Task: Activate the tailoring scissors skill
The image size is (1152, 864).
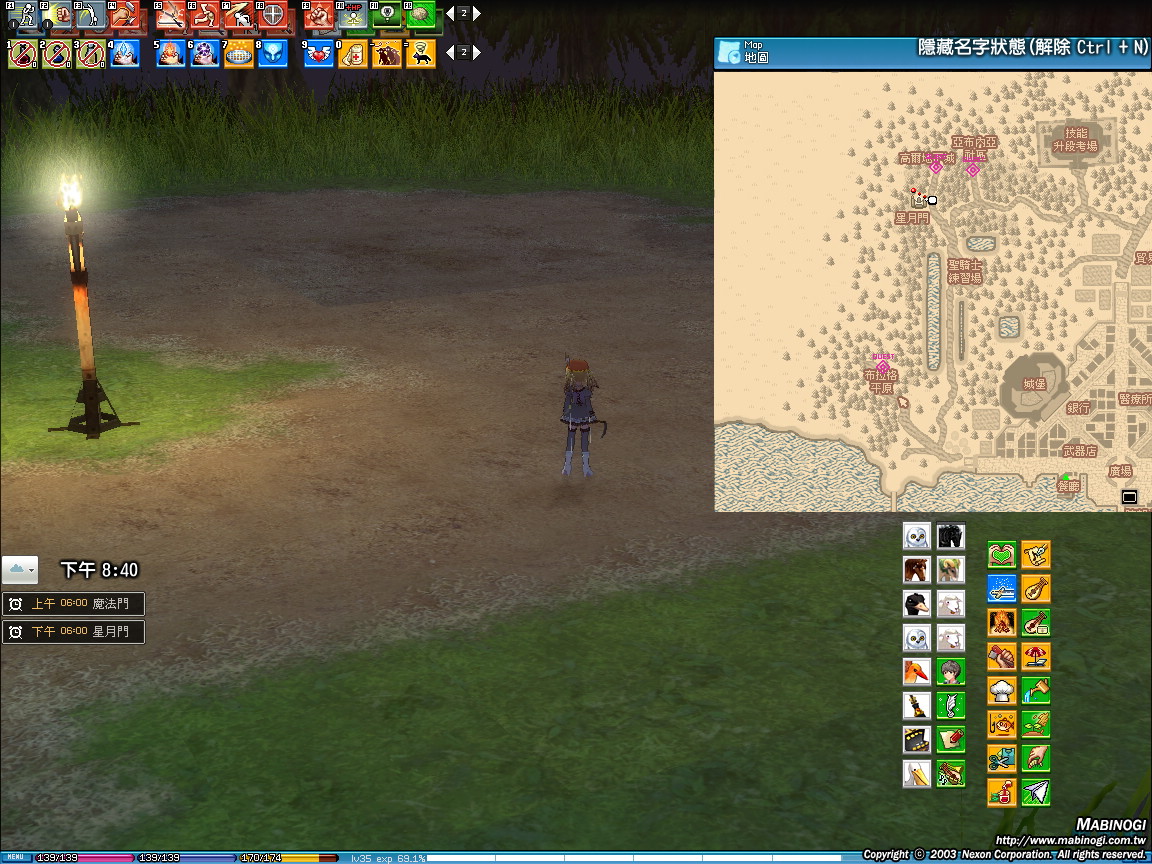Action: pyautogui.click(x=1001, y=759)
